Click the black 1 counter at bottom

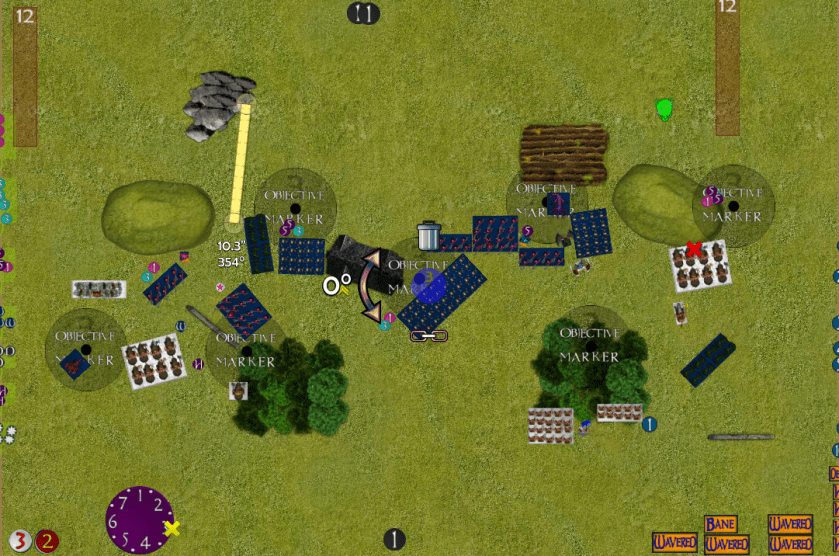click(394, 540)
